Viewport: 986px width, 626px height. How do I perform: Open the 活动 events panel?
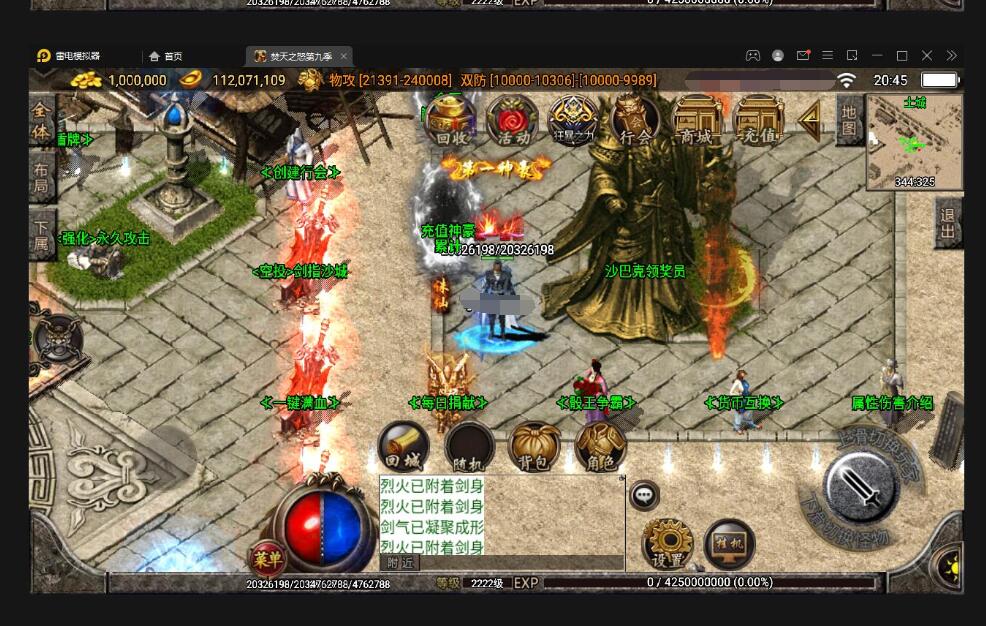click(512, 121)
